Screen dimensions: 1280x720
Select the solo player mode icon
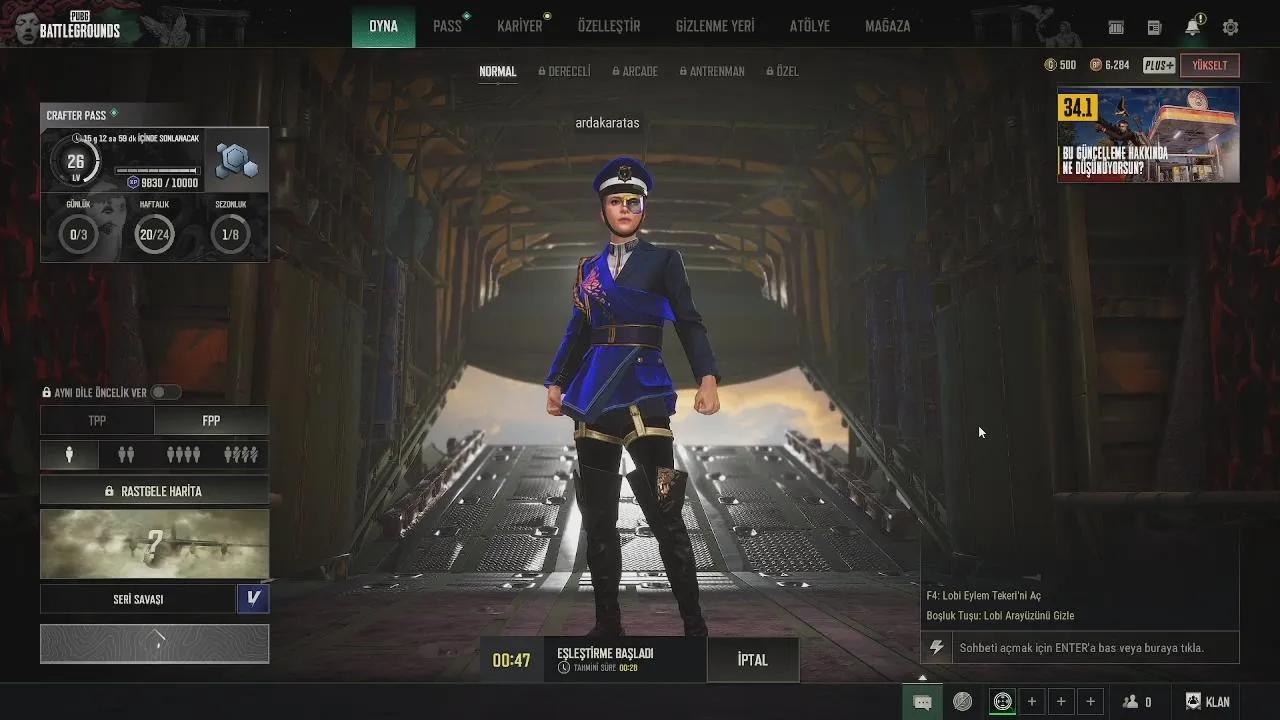[68, 454]
